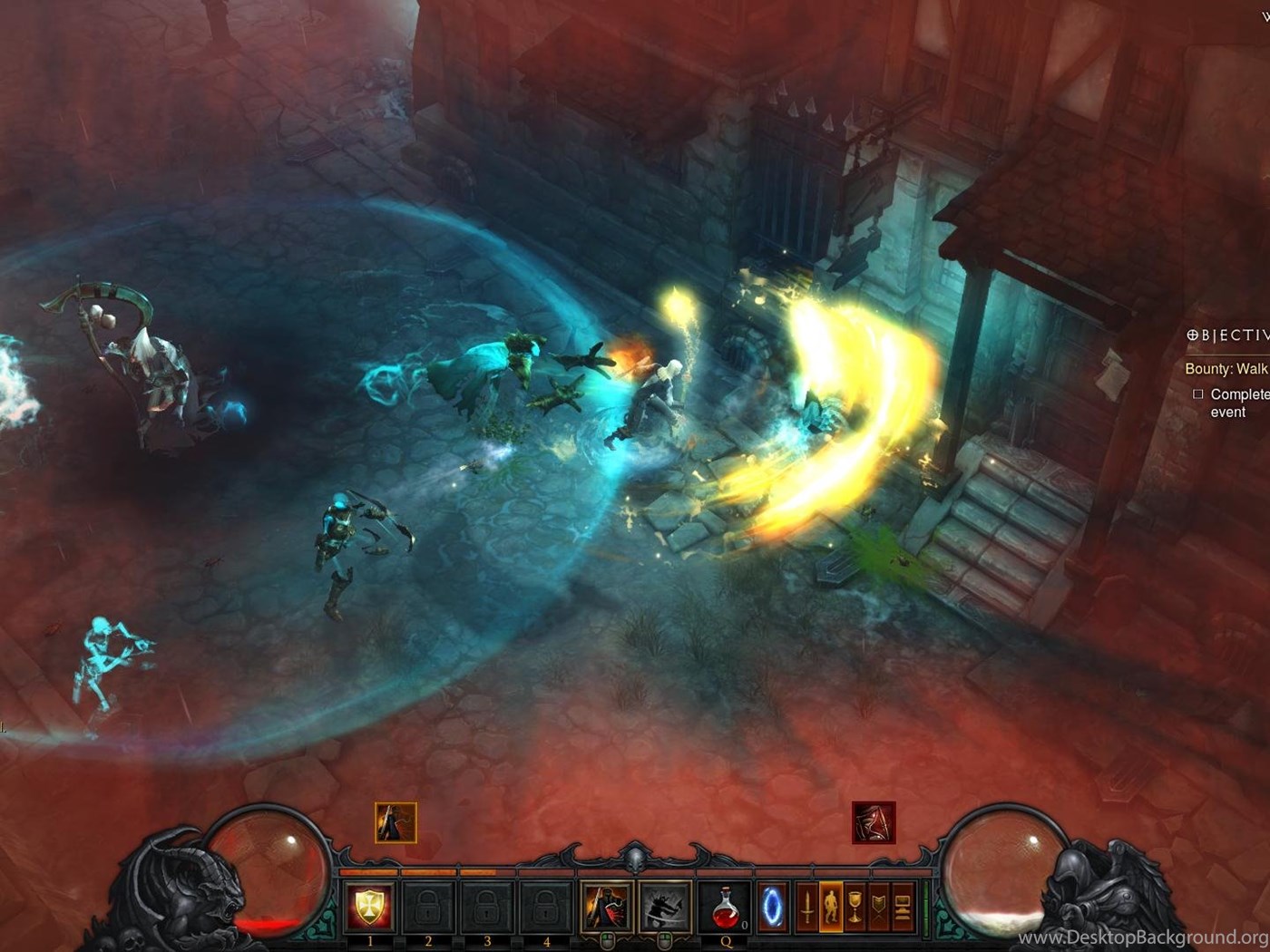Toggle the Objectives tracker header
This screenshot has height=952, width=1270.
1226,335
